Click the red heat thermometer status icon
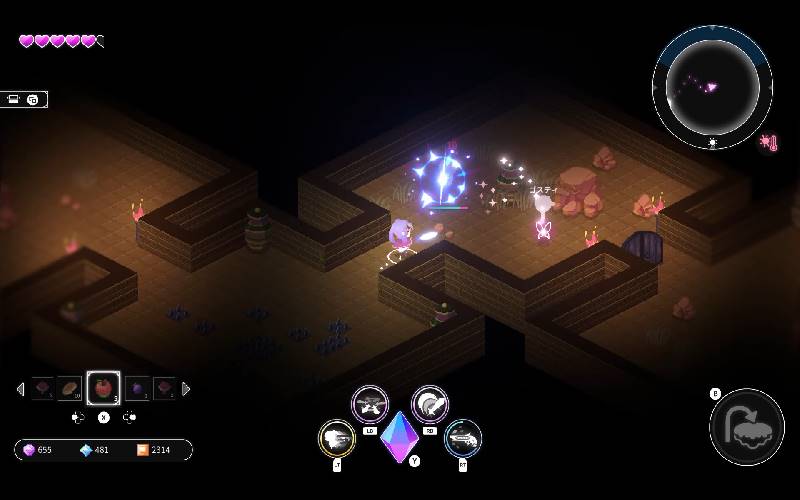This screenshot has height=500, width=800. click(x=768, y=143)
